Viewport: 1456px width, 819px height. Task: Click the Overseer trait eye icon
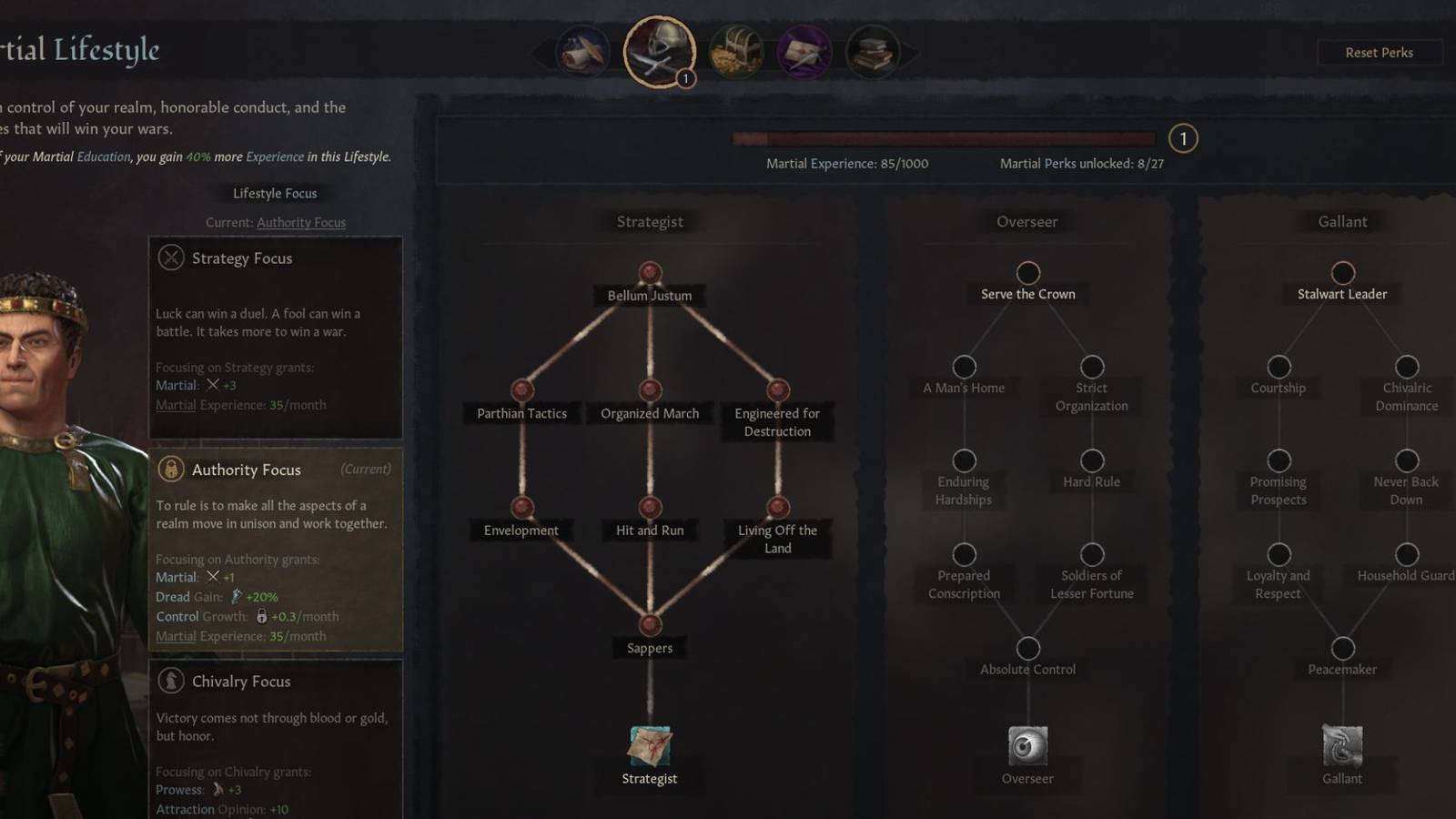click(1027, 743)
